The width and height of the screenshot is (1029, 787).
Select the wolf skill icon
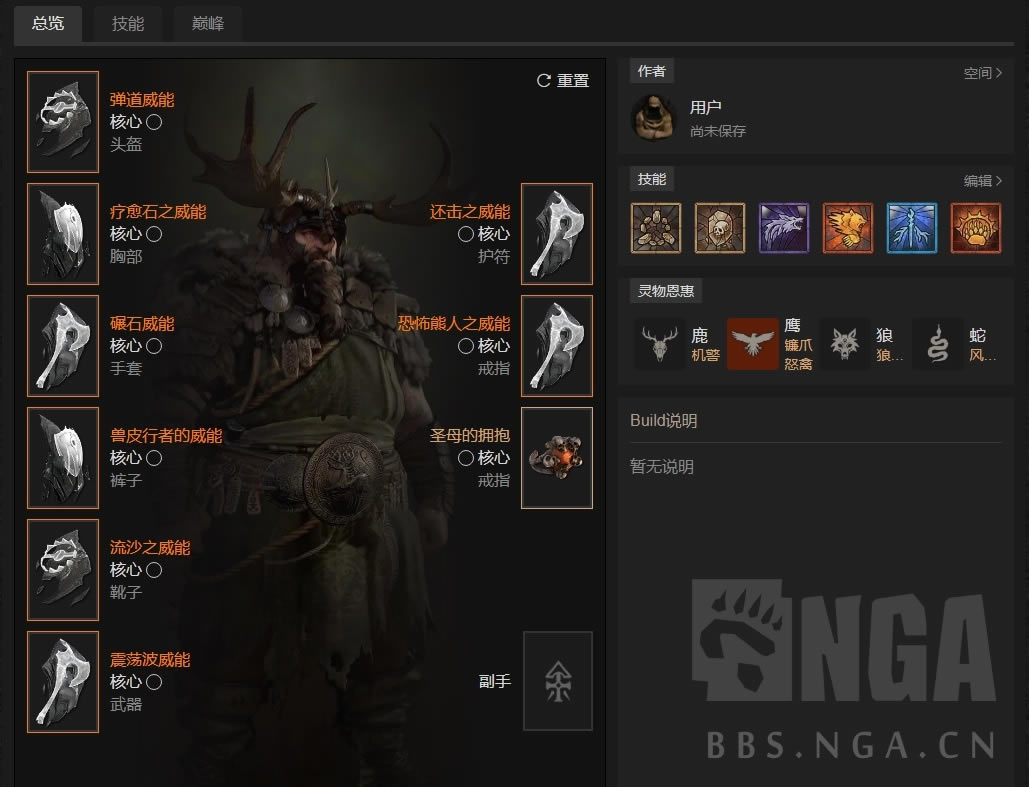pyautogui.click(x=784, y=228)
